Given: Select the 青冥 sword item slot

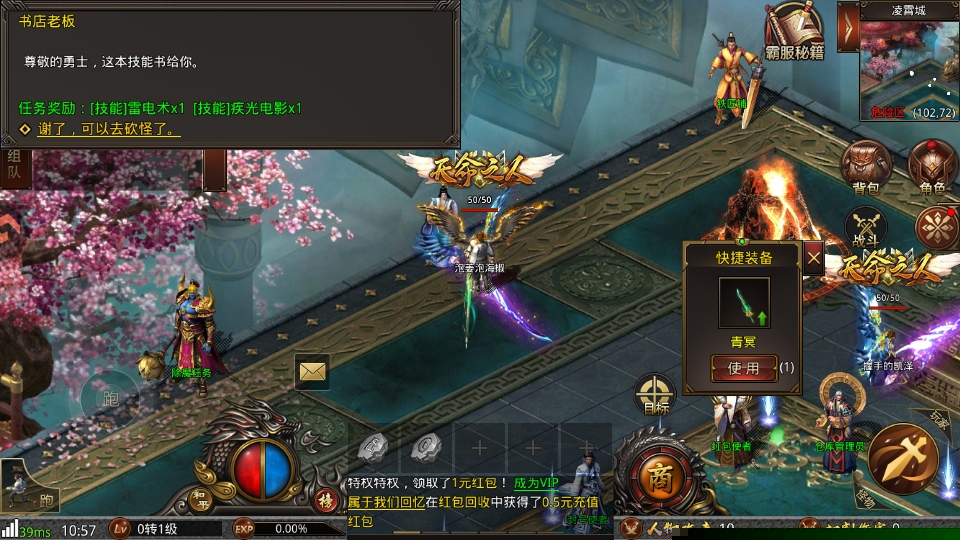Looking at the screenshot, I should (744, 302).
